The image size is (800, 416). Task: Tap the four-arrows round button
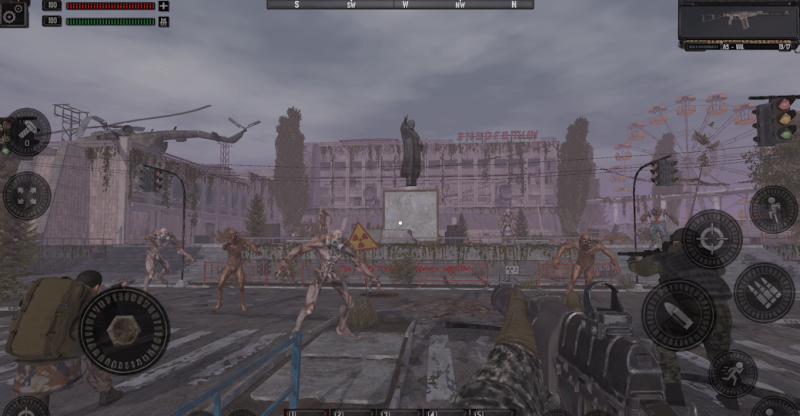tap(27, 195)
